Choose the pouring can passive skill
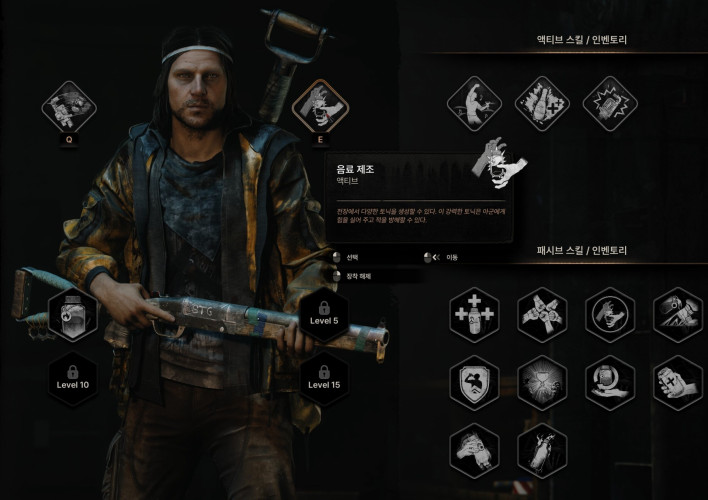This screenshot has width=708, height=500. [x=678, y=314]
